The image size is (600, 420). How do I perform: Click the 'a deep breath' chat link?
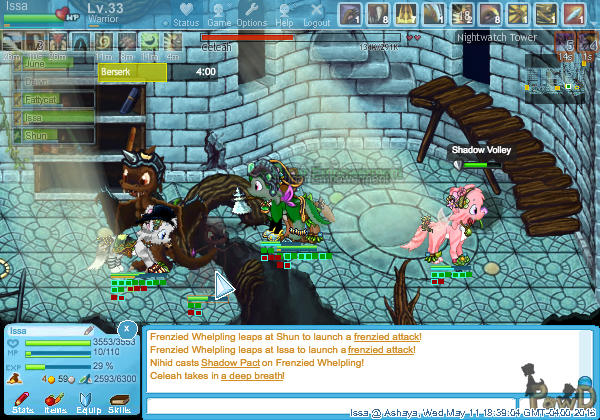250,376
